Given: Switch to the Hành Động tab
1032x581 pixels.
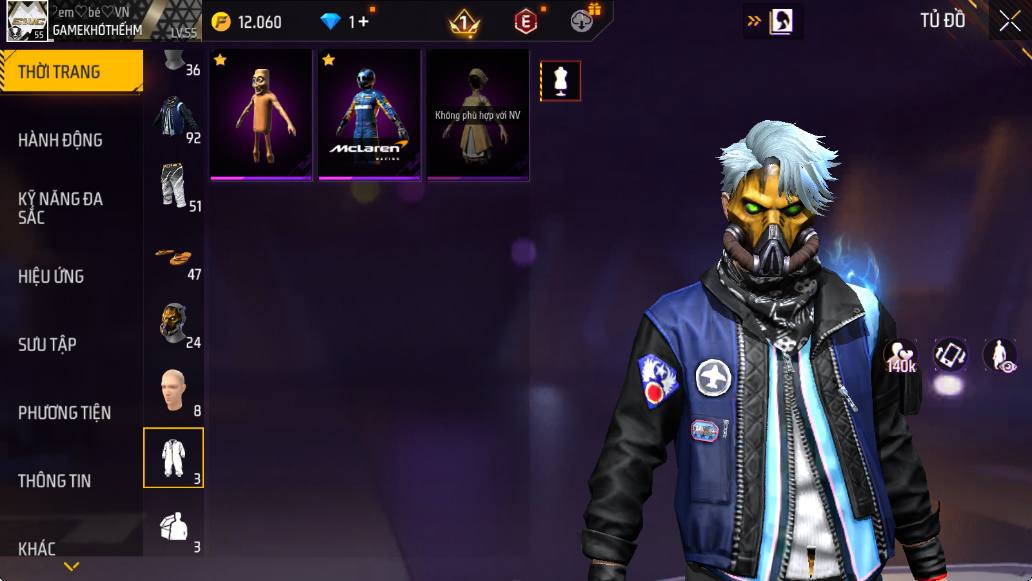Looking at the screenshot, I should [61, 140].
